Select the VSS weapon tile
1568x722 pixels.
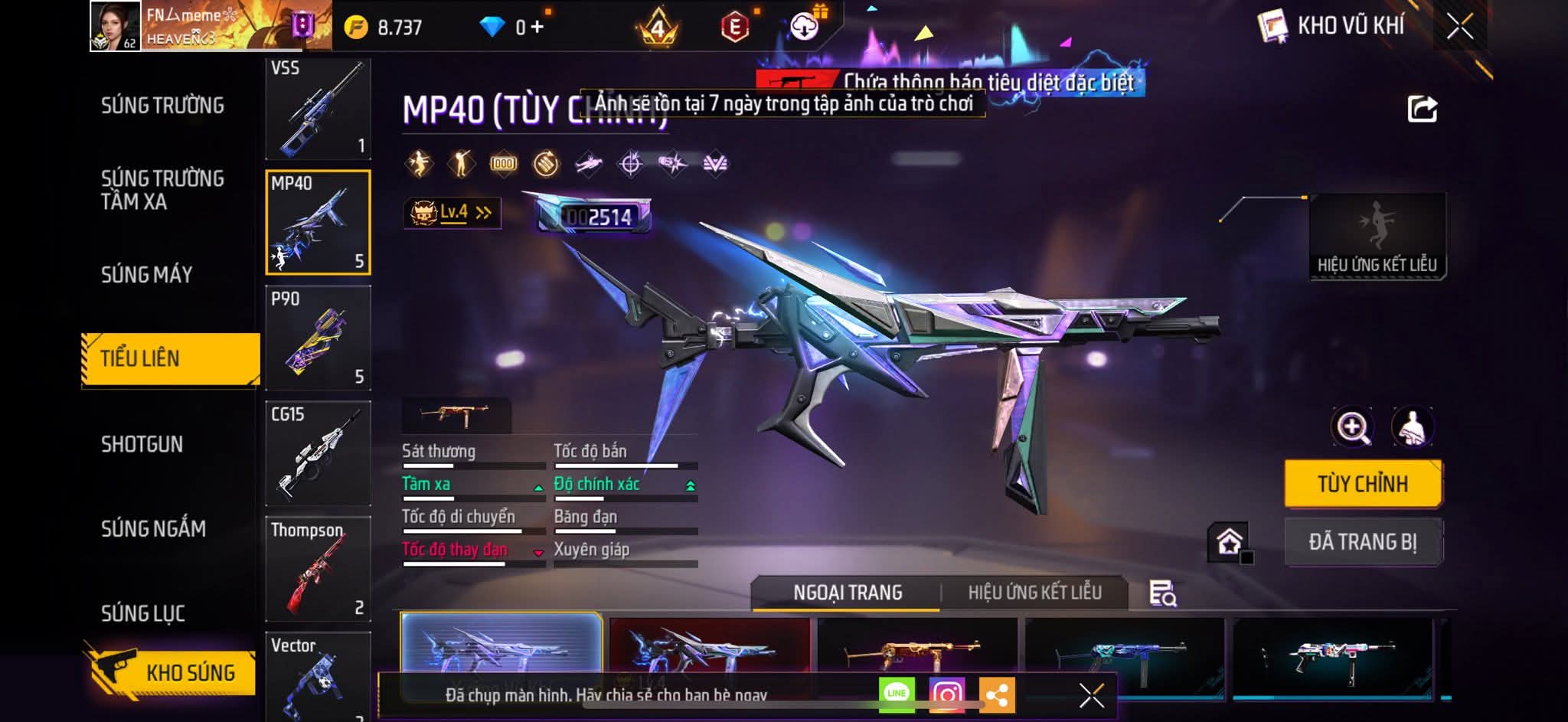(318, 108)
